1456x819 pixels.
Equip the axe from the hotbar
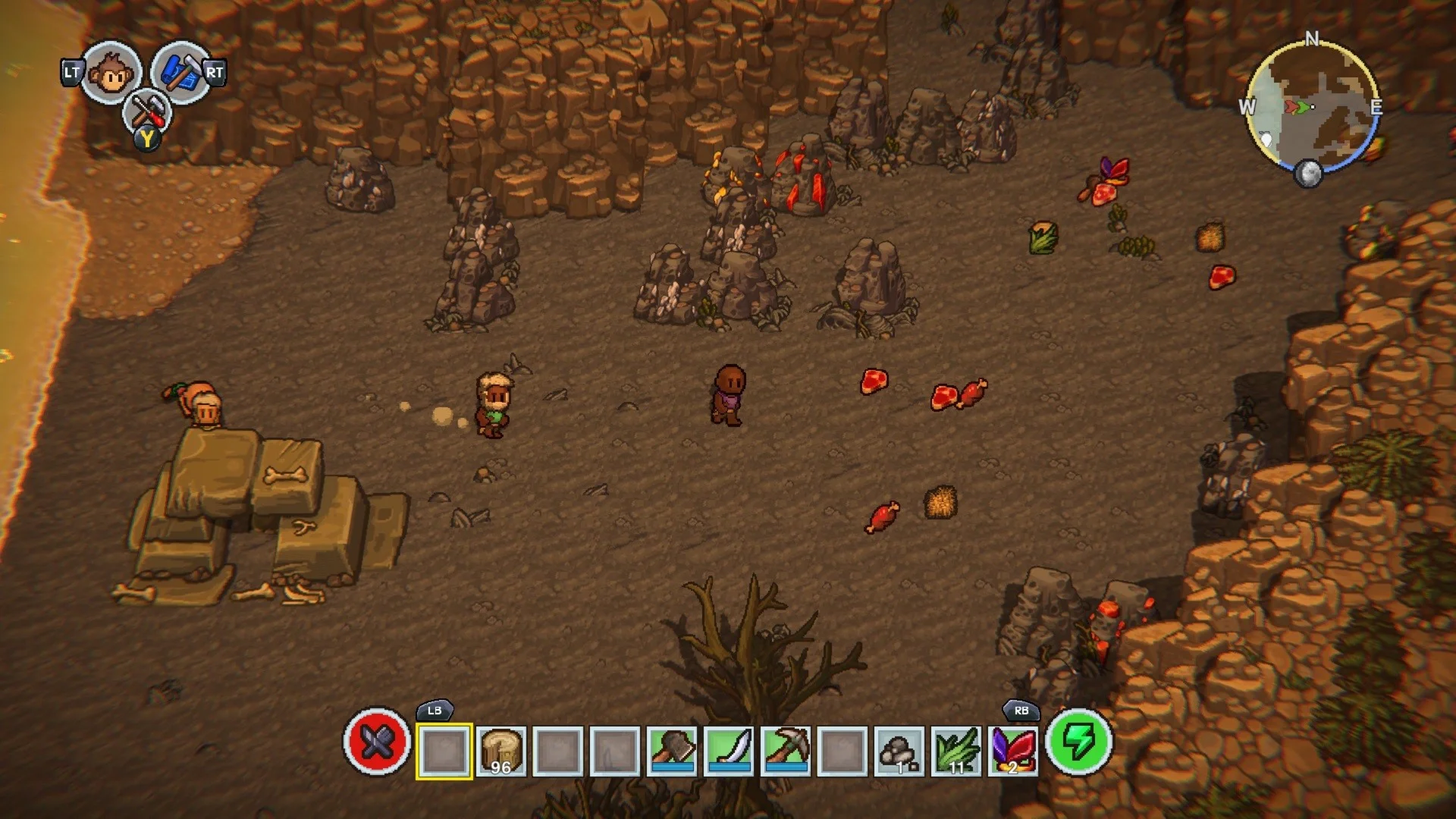tap(673, 752)
